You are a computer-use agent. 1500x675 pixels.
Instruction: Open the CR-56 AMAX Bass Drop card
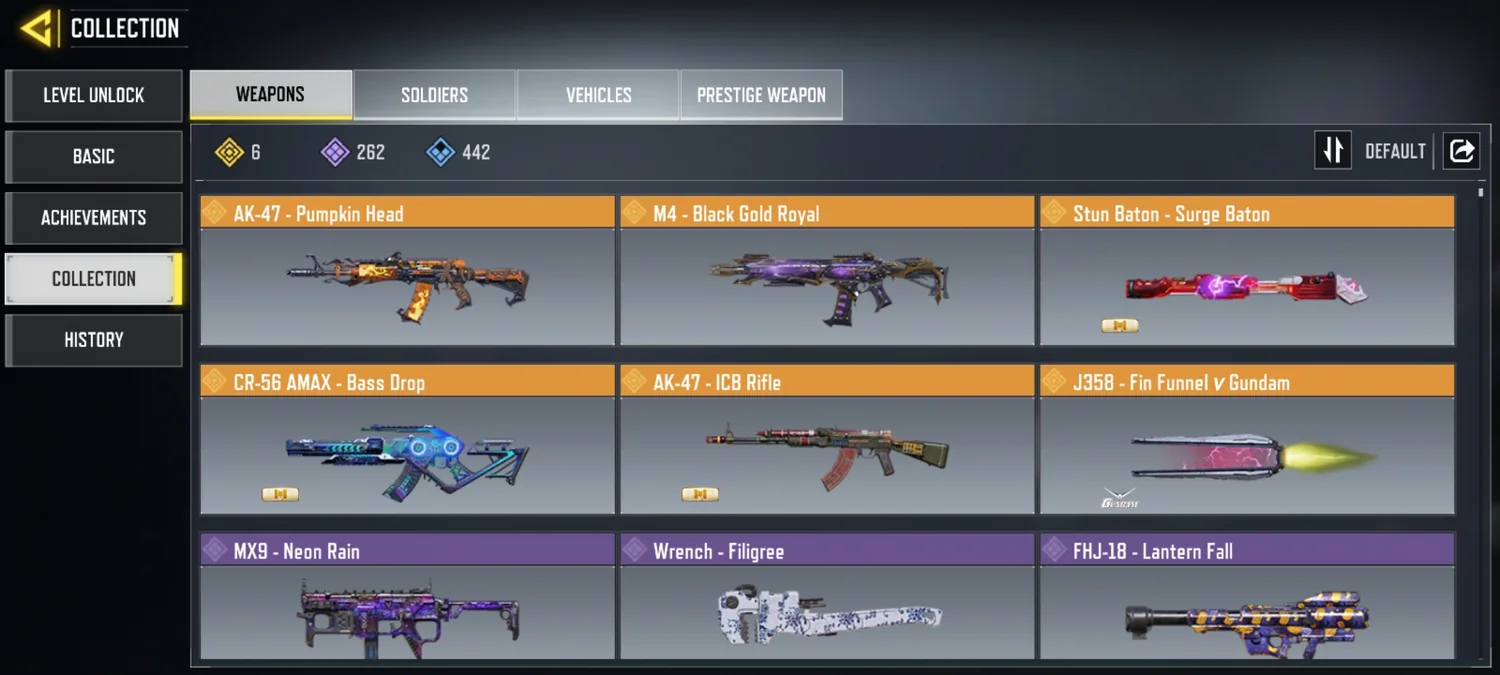tap(407, 440)
